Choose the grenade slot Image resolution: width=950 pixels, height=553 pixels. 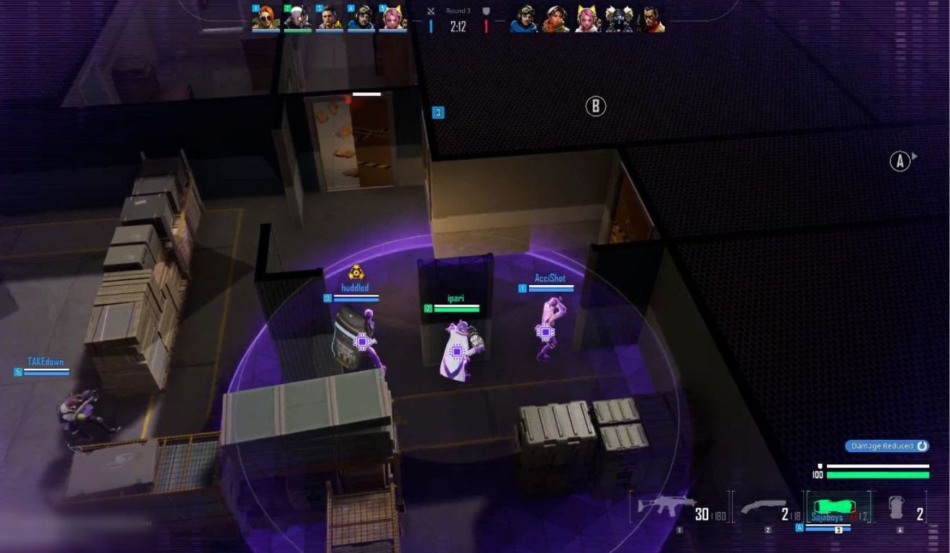pos(894,508)
